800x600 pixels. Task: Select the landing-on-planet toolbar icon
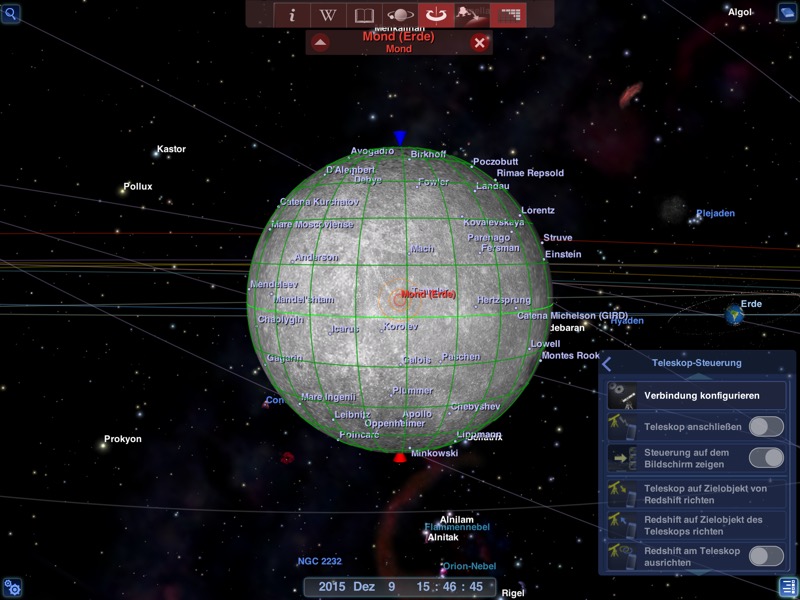pyautogui.click(x=472, y=15)
